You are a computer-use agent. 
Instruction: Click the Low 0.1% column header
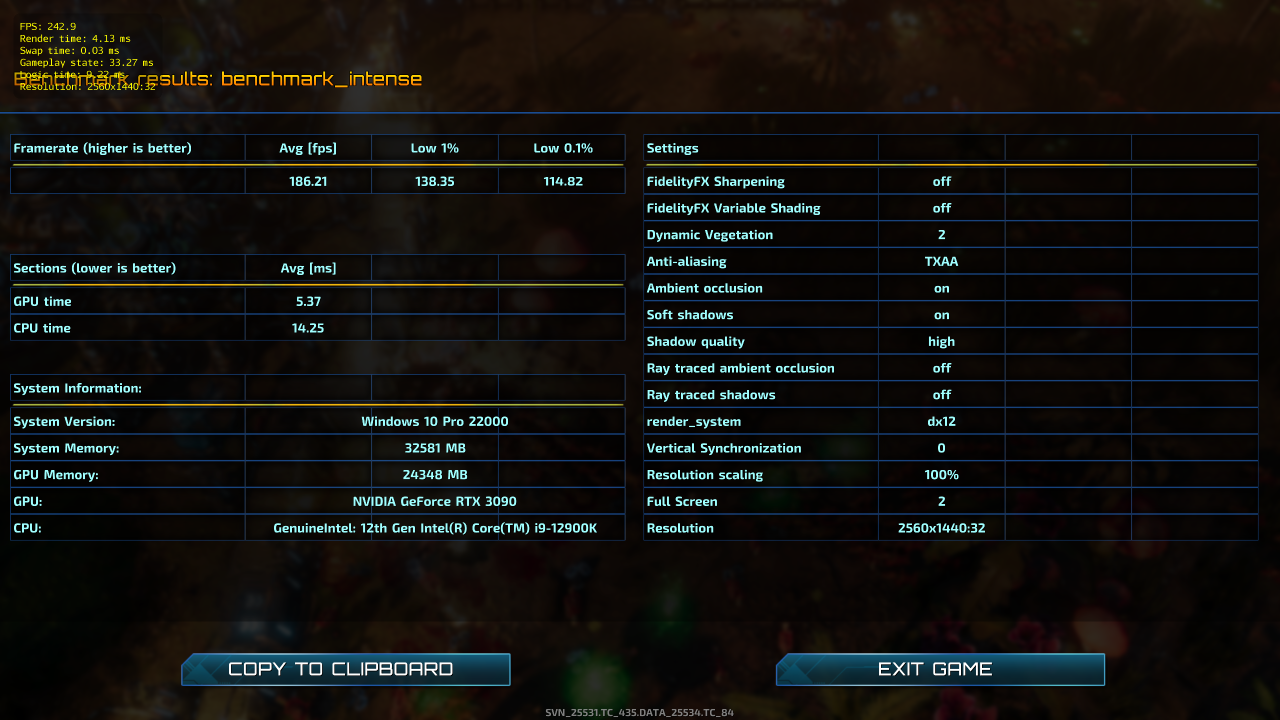point(561,147)
